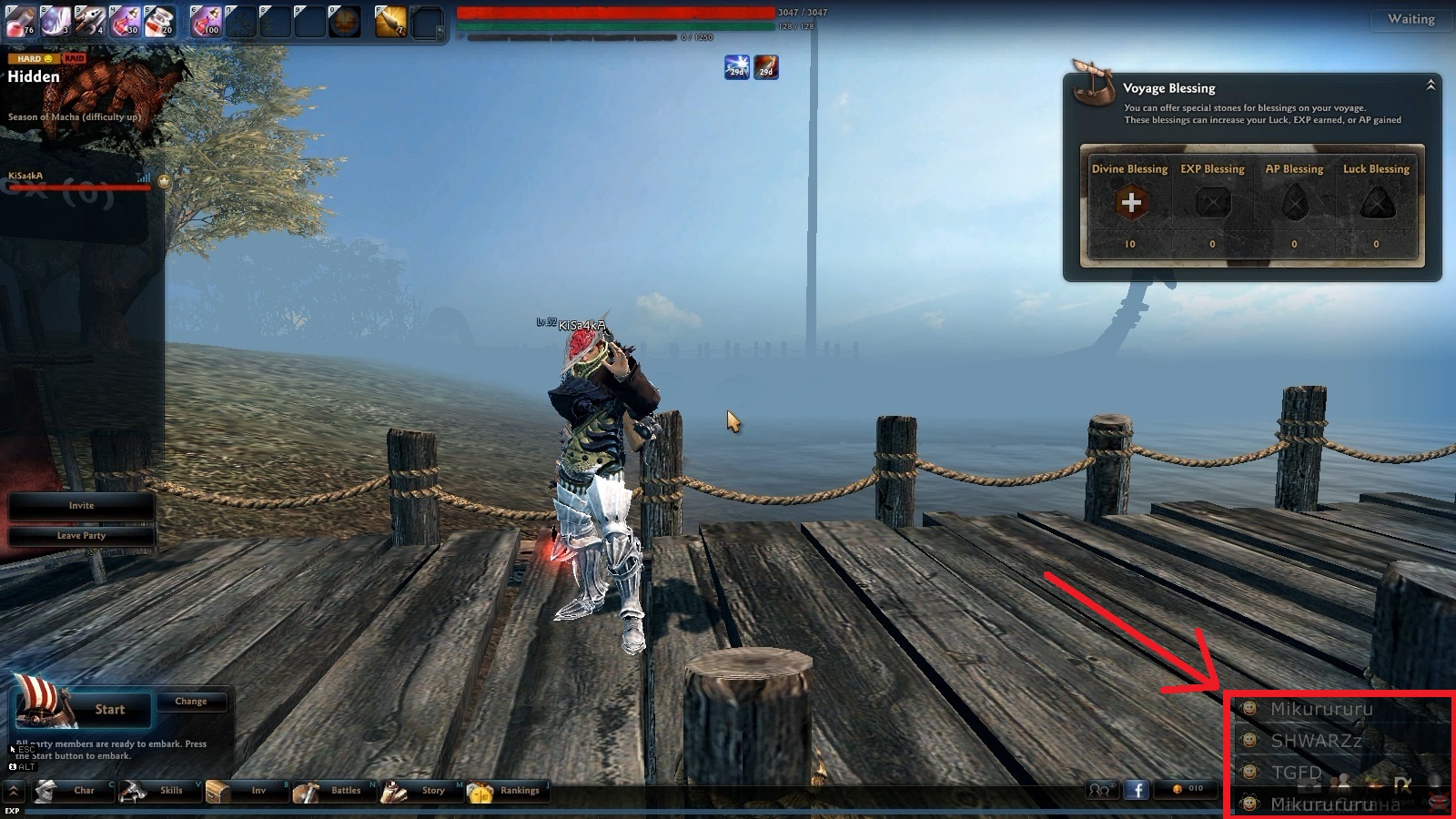Use the spear item in the F slot
Image resolution: width=1456 pixels, height=819 pixels.
coord(390,21)
